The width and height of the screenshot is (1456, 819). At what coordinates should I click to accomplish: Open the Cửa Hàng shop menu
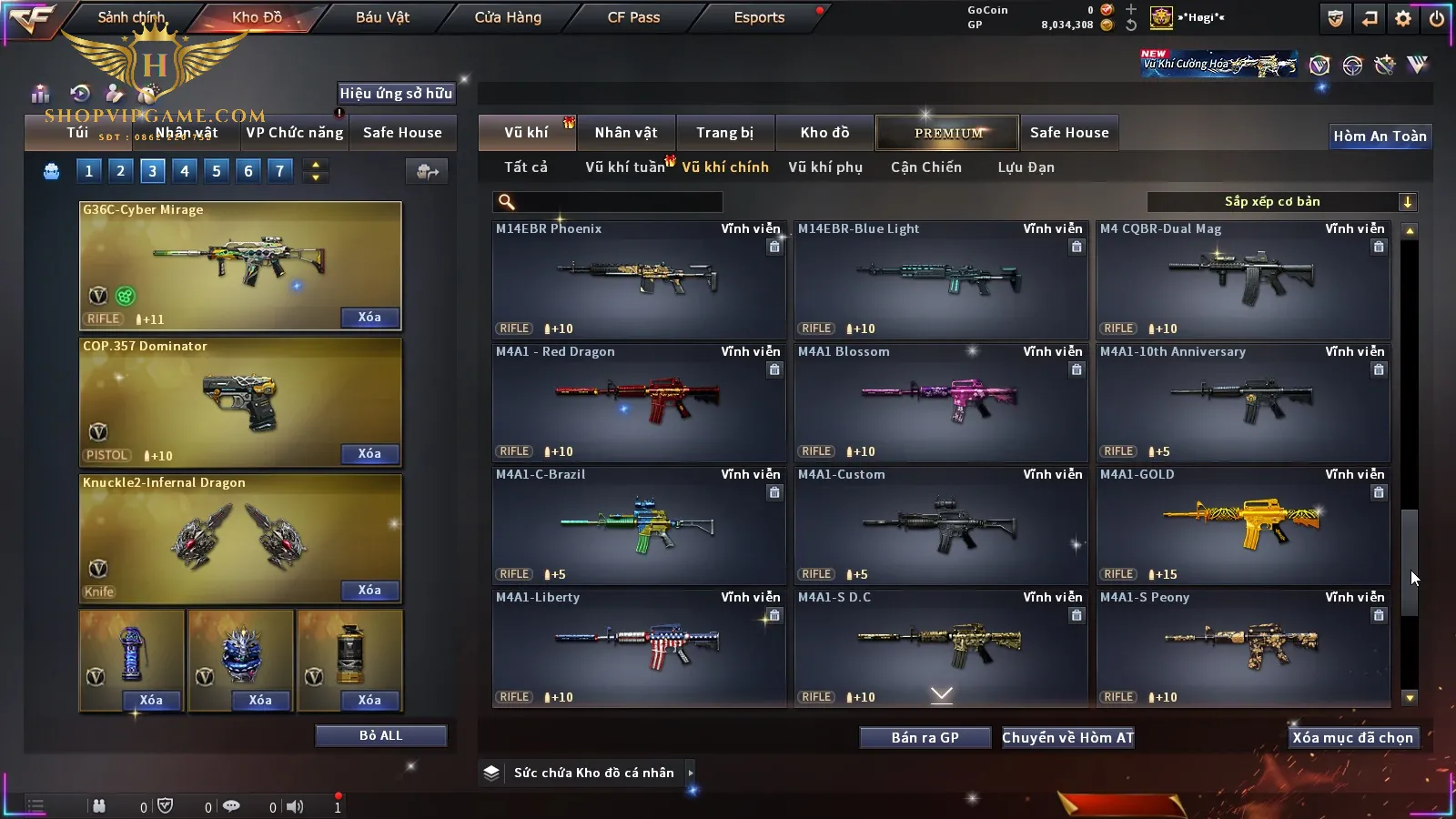(x=508, y=17)
